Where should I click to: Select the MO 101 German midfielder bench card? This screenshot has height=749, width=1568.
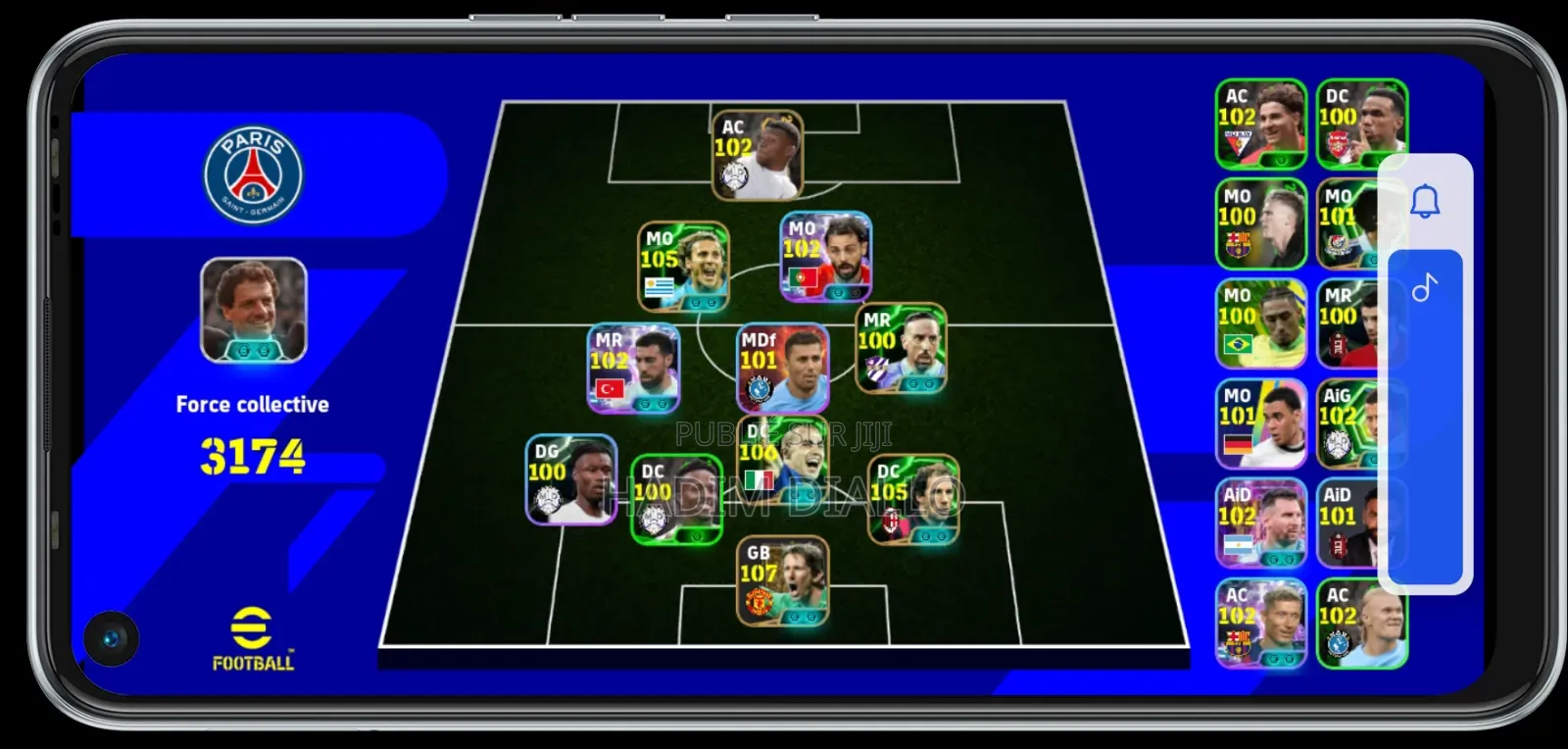1261,424
